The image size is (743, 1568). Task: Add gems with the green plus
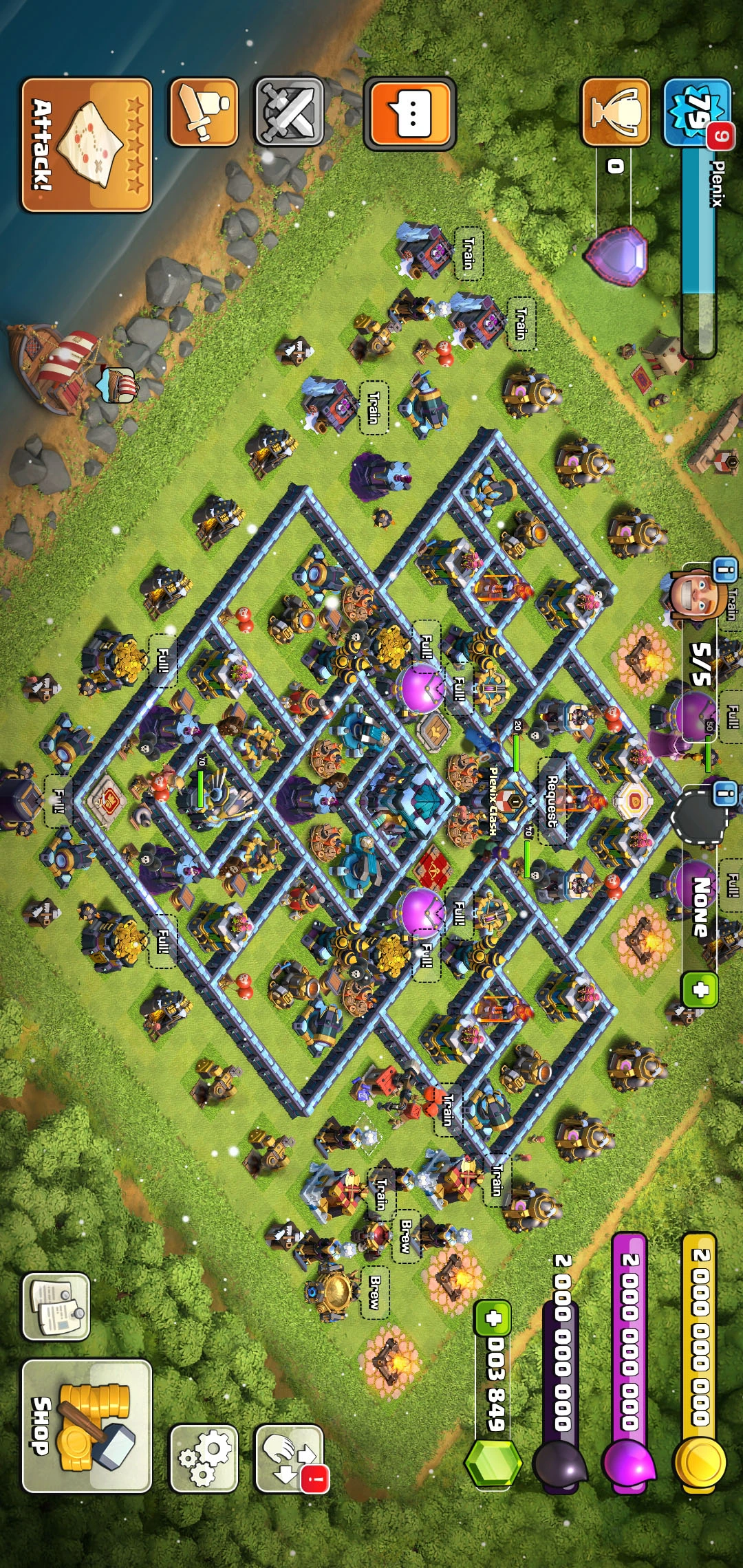(x=493, y=1318)
